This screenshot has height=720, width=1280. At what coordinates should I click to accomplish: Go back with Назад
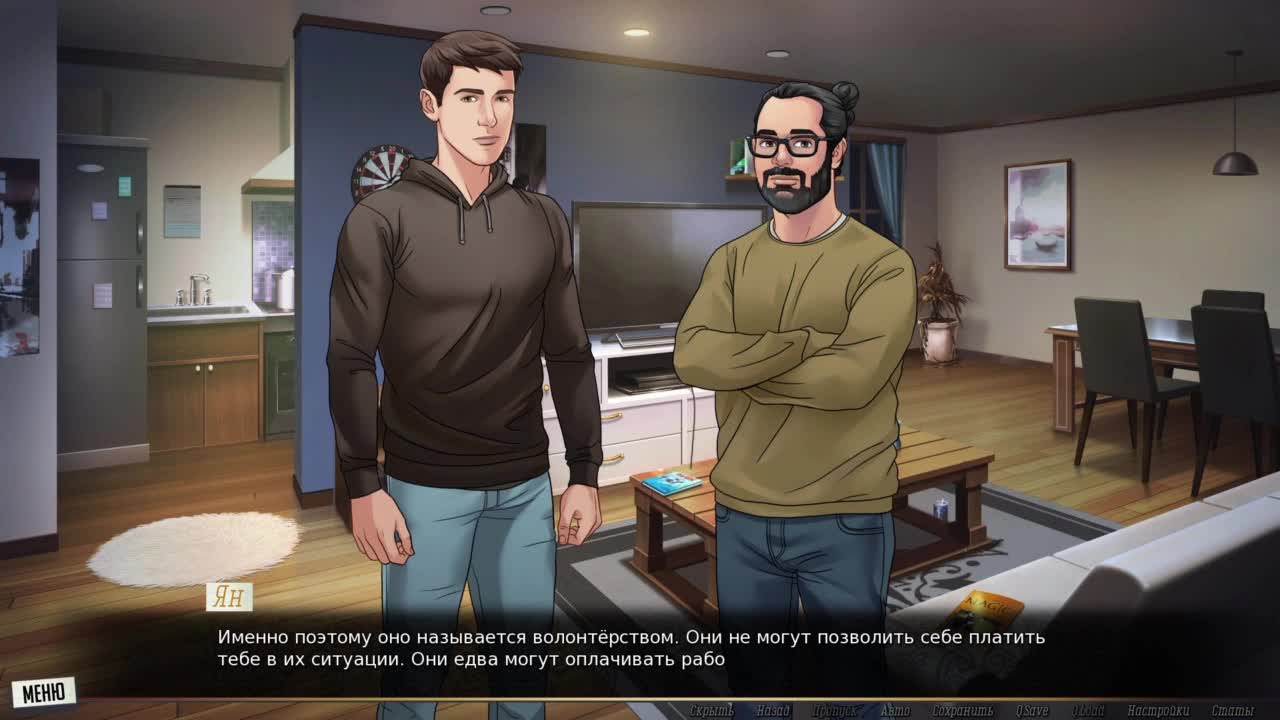click(x=773, y=711)
